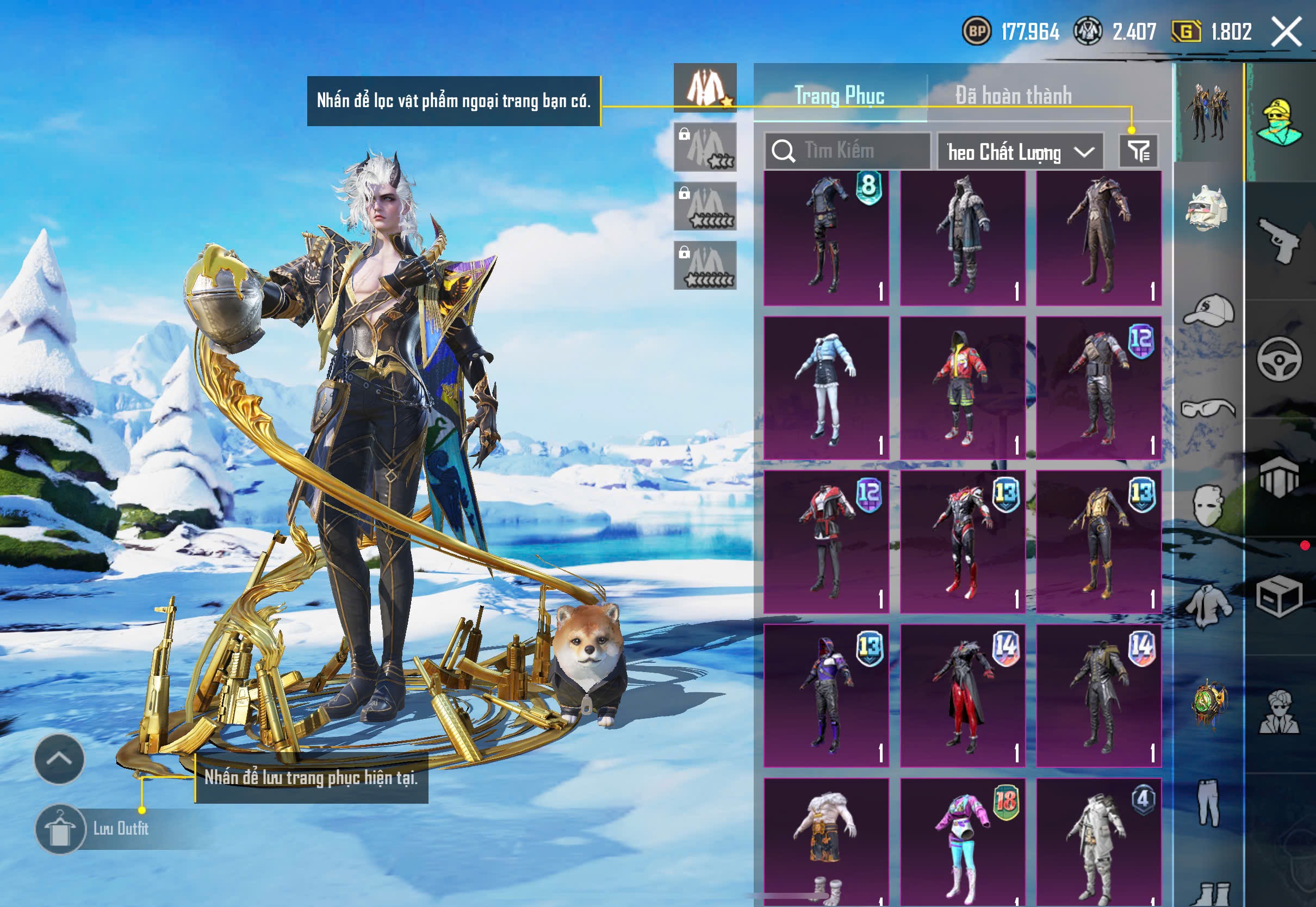The image size is (1316, 907).
Task: Open the trousers pants category
Action: click(1209, 802)
